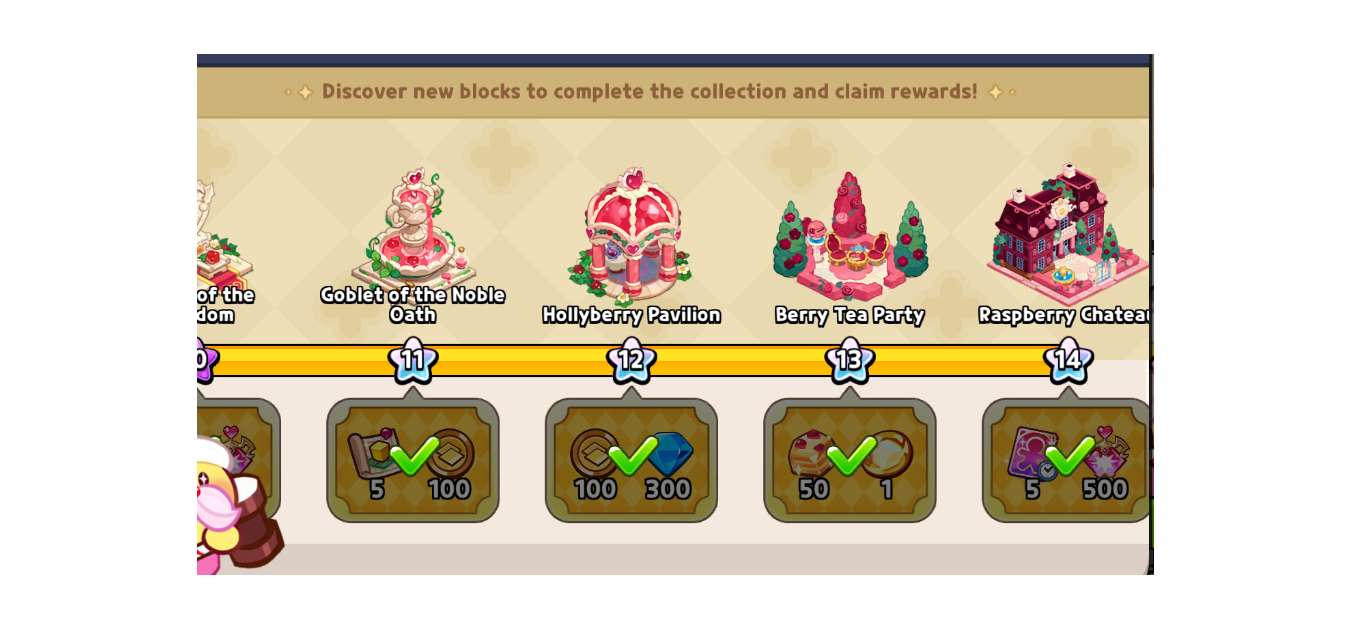This screenshot has height=629, width=1350.
Task: Click the level 11 reward box
Action: [412, 460]
